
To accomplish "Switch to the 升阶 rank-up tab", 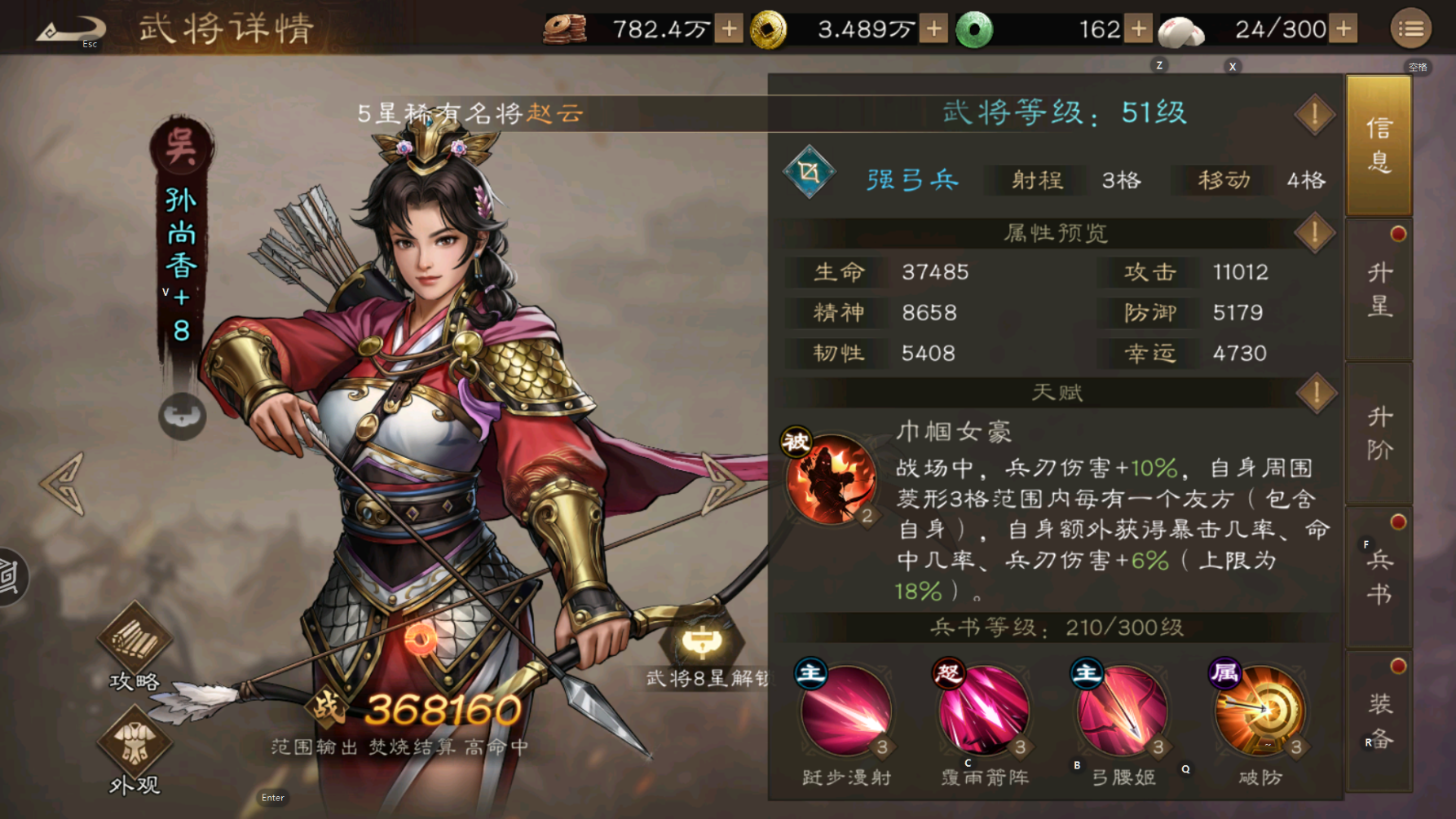I will [1379, 434].
